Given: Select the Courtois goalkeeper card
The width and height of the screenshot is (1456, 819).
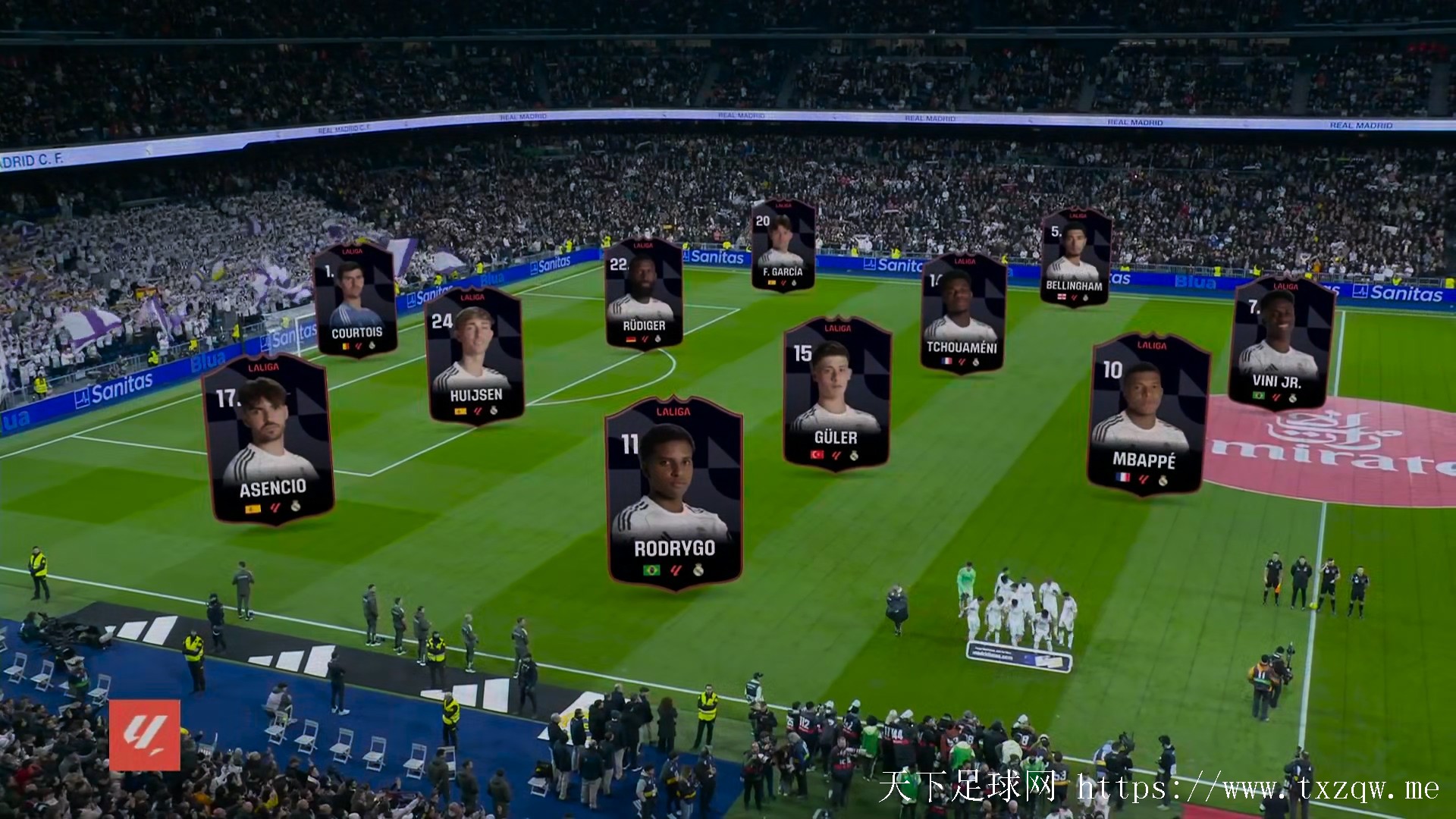Looking at the screenshot, I should pyautogui.click(x=355, y=300).
